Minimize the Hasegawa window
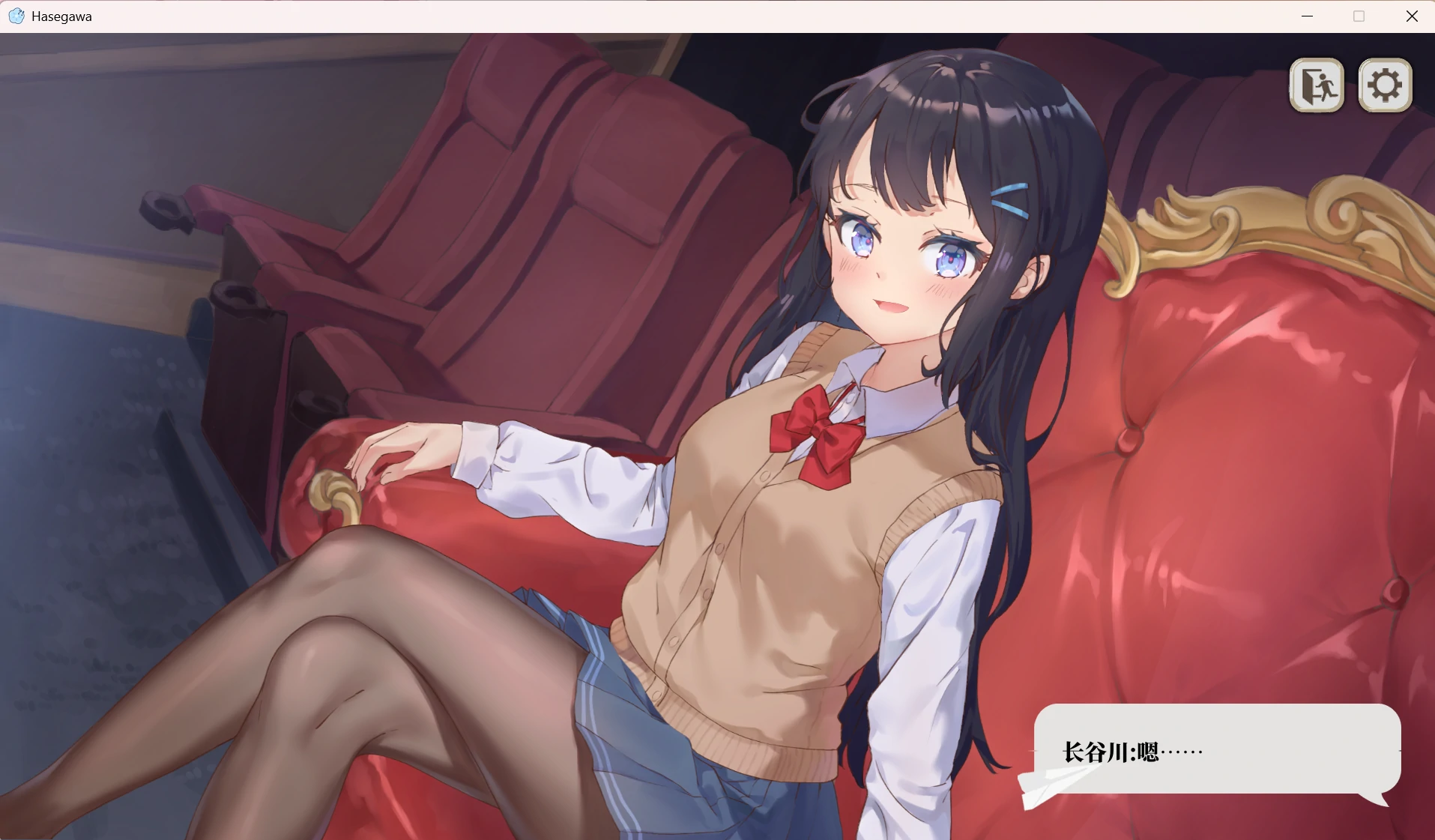Viewport: 1435px width, 840px height. [1308, 16]
